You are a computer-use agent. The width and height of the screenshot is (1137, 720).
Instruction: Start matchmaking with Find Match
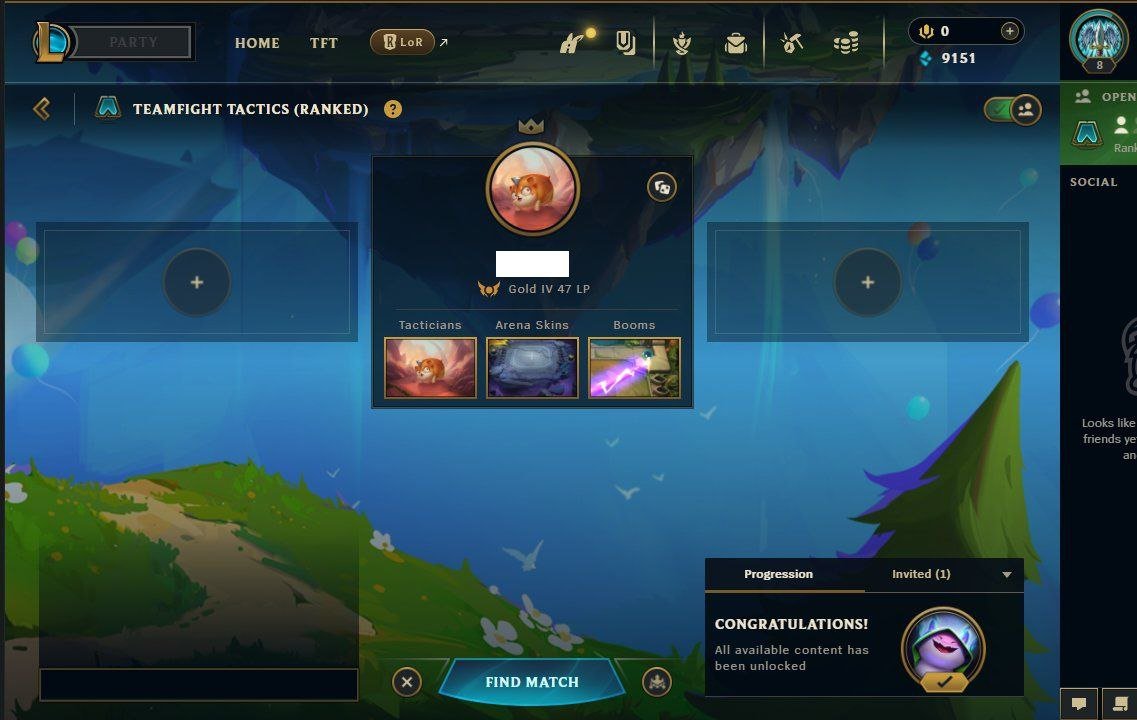click(x=532, y=682)
